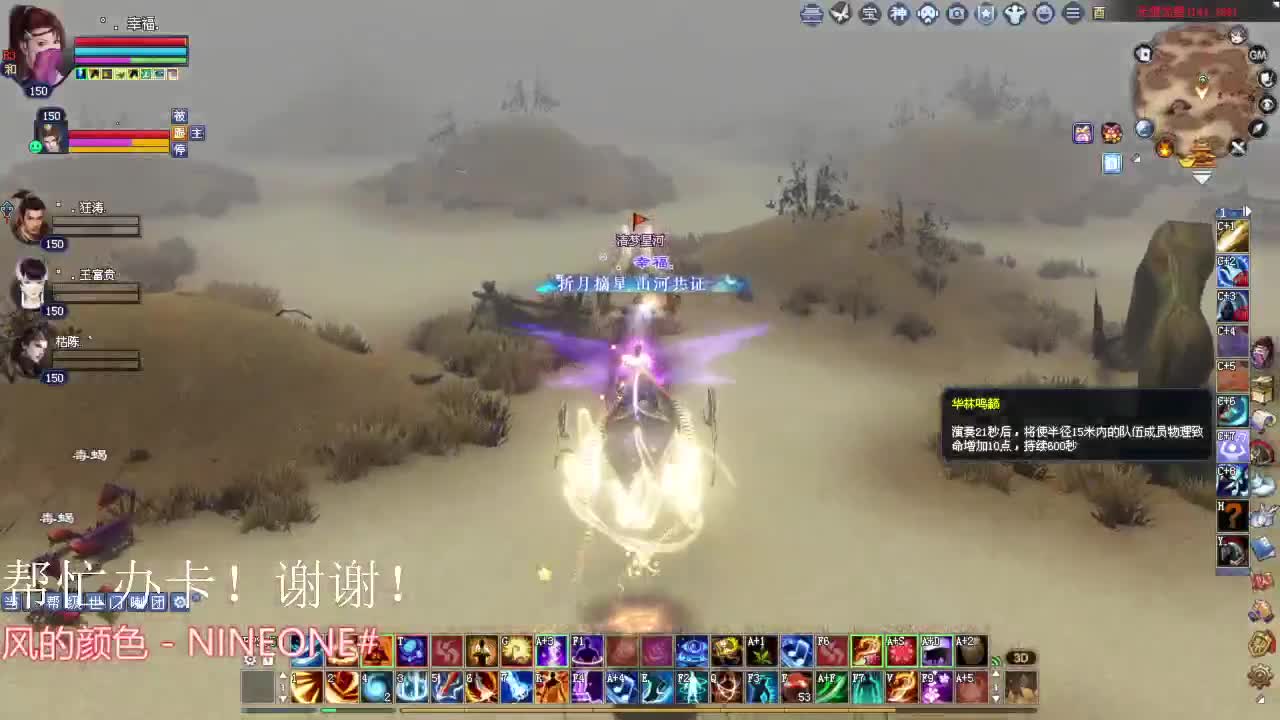The height and width of the screenshot is (720, 1280).
Task: Switch to the 帮 guild chat tab
Action: pyautogui.click(x=54, y=602)
